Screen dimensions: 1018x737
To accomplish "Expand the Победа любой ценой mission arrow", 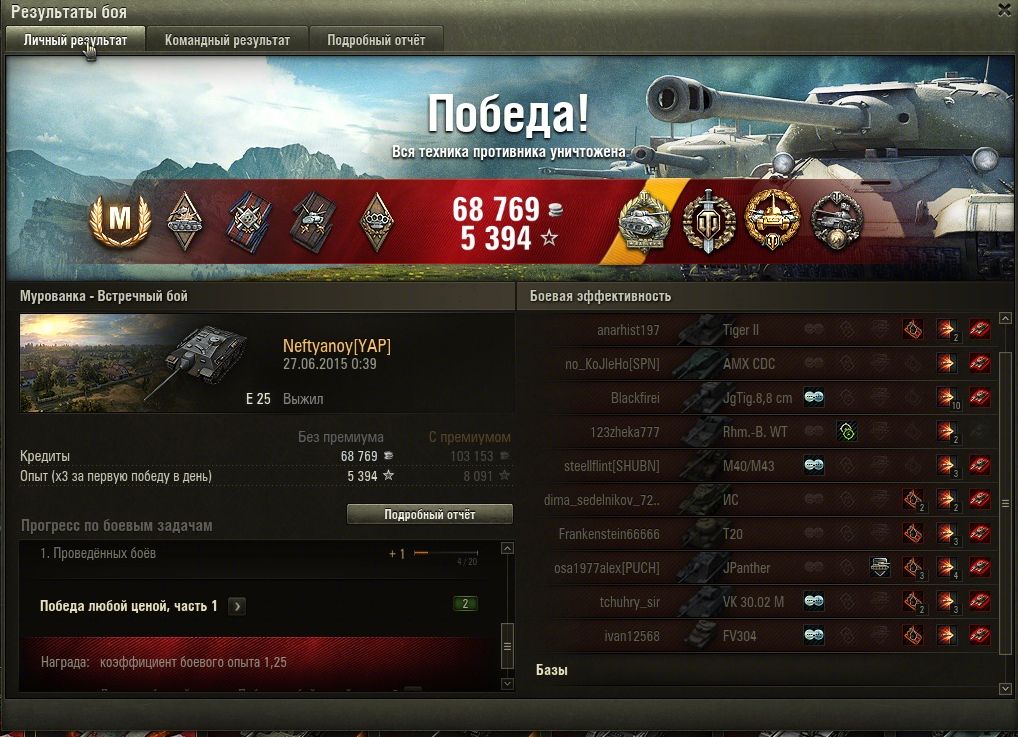I will (238, 606).
